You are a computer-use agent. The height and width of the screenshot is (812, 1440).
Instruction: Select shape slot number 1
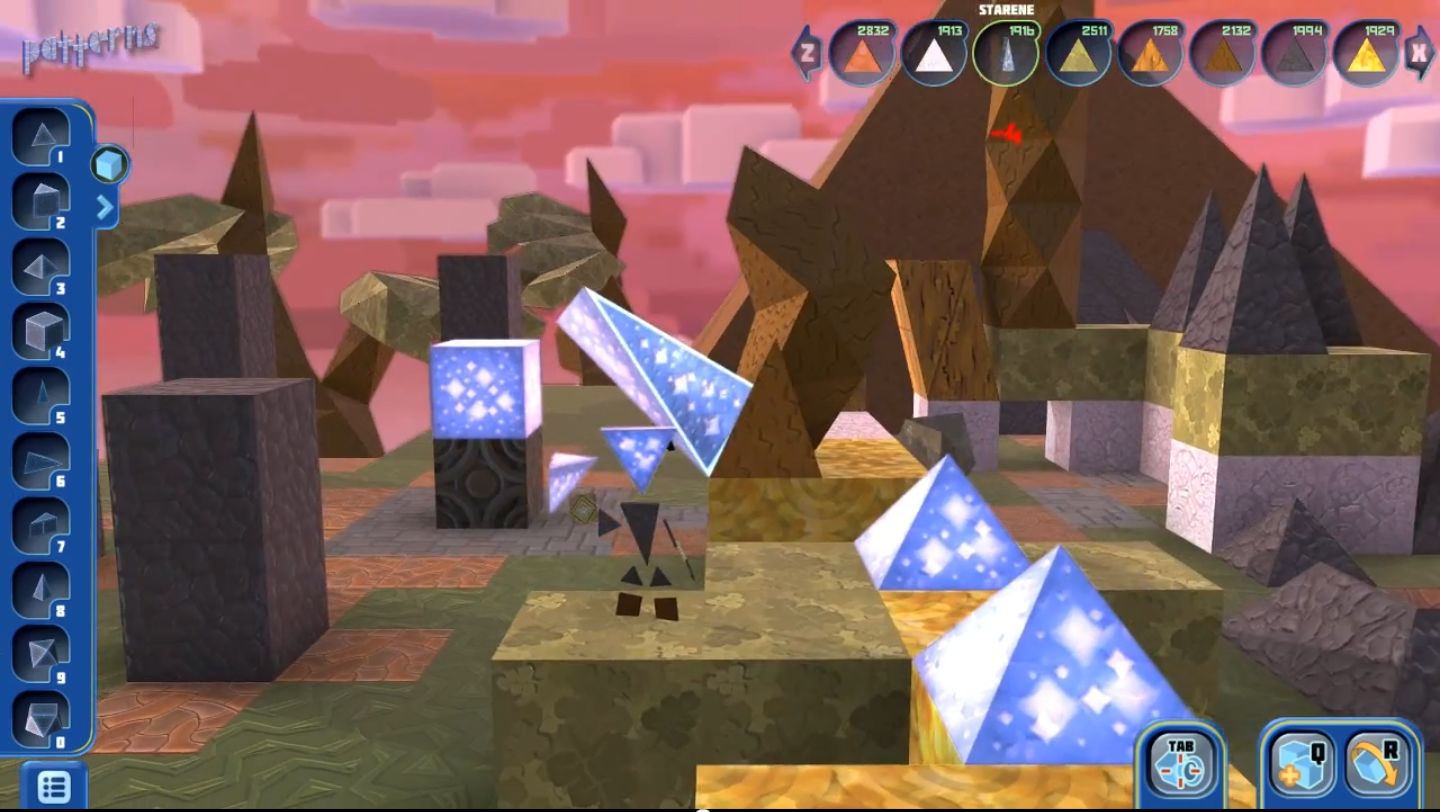pyautogui.click(x=41, y=139)
